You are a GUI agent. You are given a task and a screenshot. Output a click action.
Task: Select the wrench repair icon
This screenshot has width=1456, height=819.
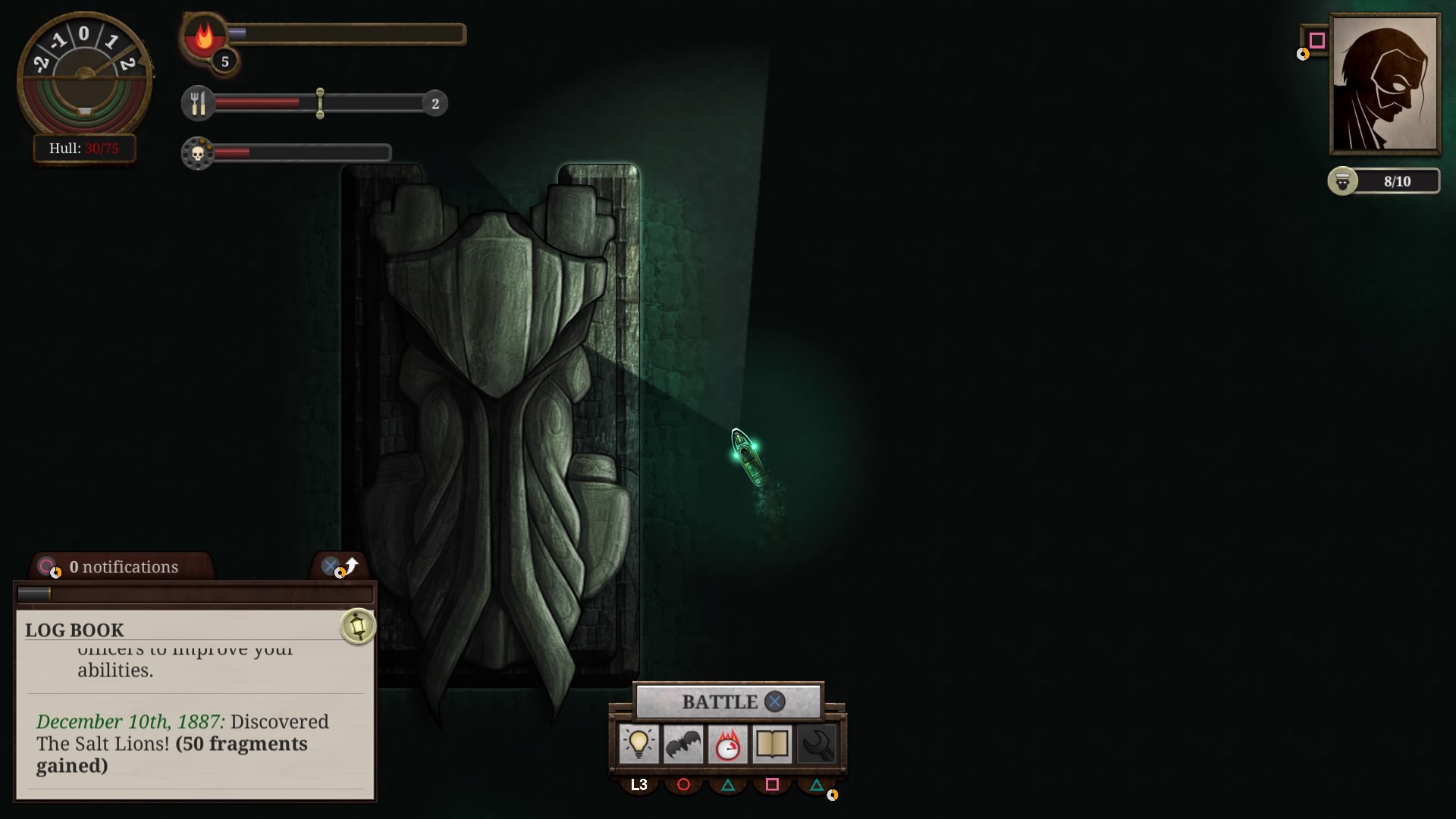816,744
